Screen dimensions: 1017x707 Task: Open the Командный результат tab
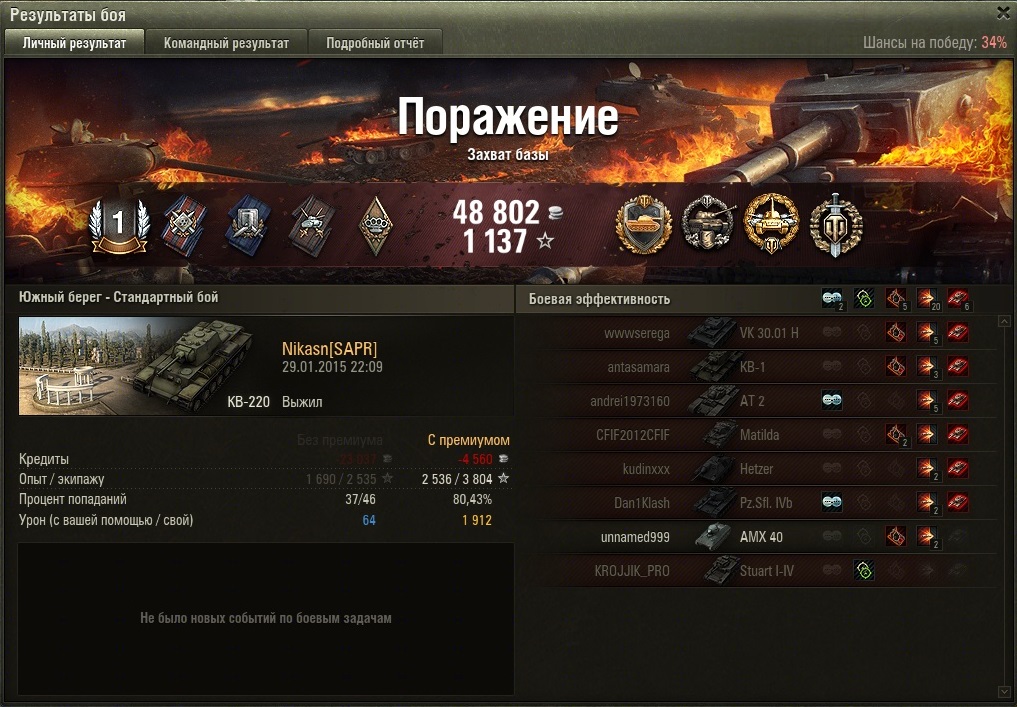226,43
